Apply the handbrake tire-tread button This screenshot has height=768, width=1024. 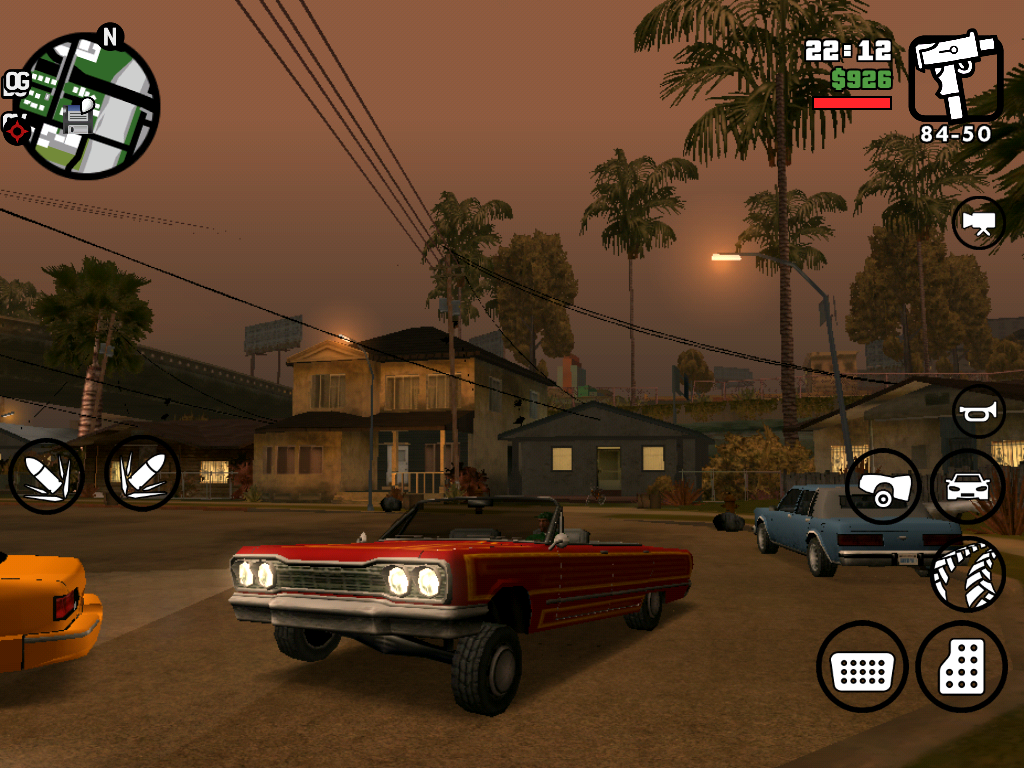(967, 573)
